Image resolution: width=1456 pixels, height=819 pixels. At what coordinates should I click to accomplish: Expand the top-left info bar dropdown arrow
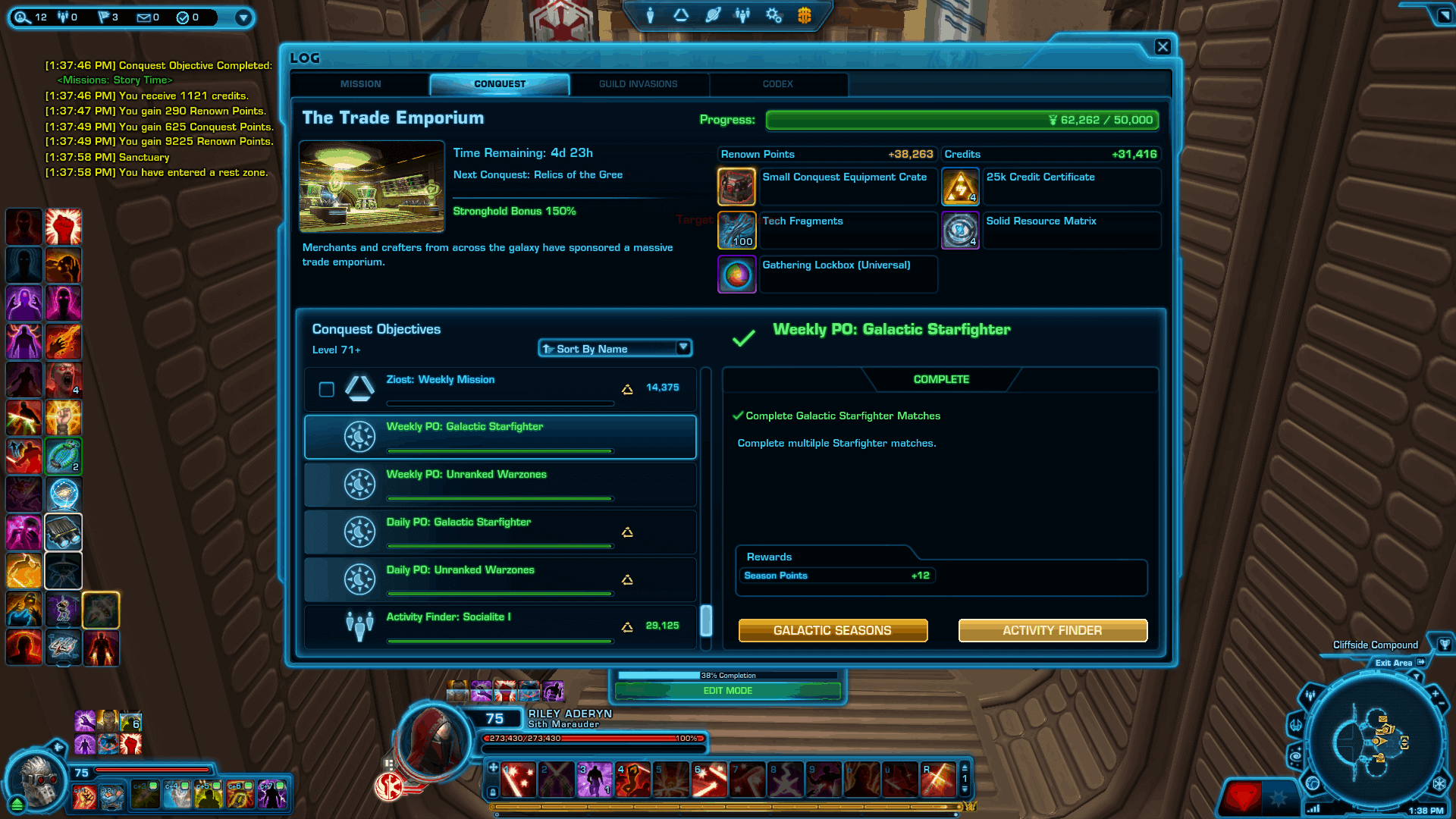pos(243,17)
